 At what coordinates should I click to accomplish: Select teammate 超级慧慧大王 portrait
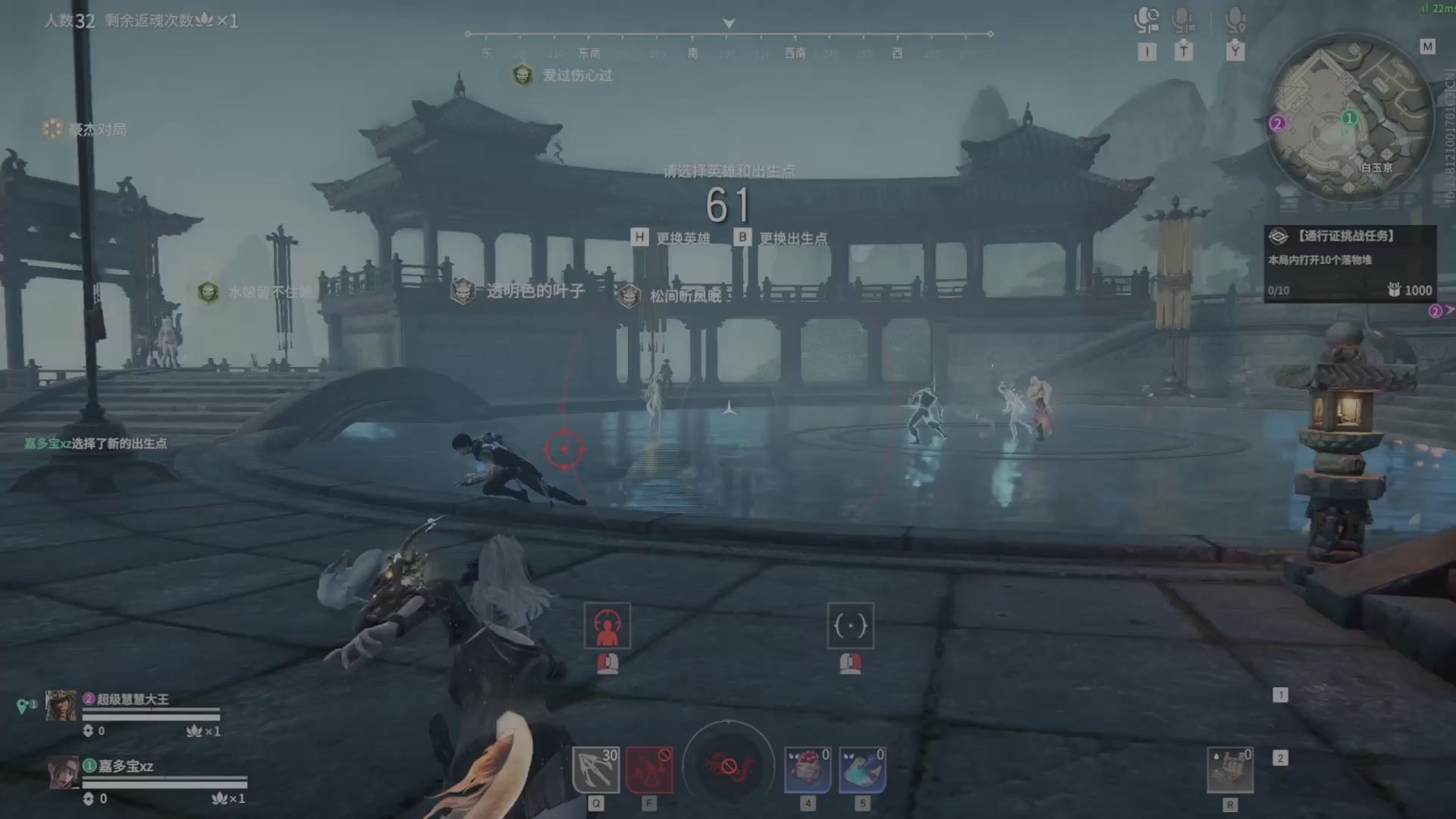click(61, 705)
